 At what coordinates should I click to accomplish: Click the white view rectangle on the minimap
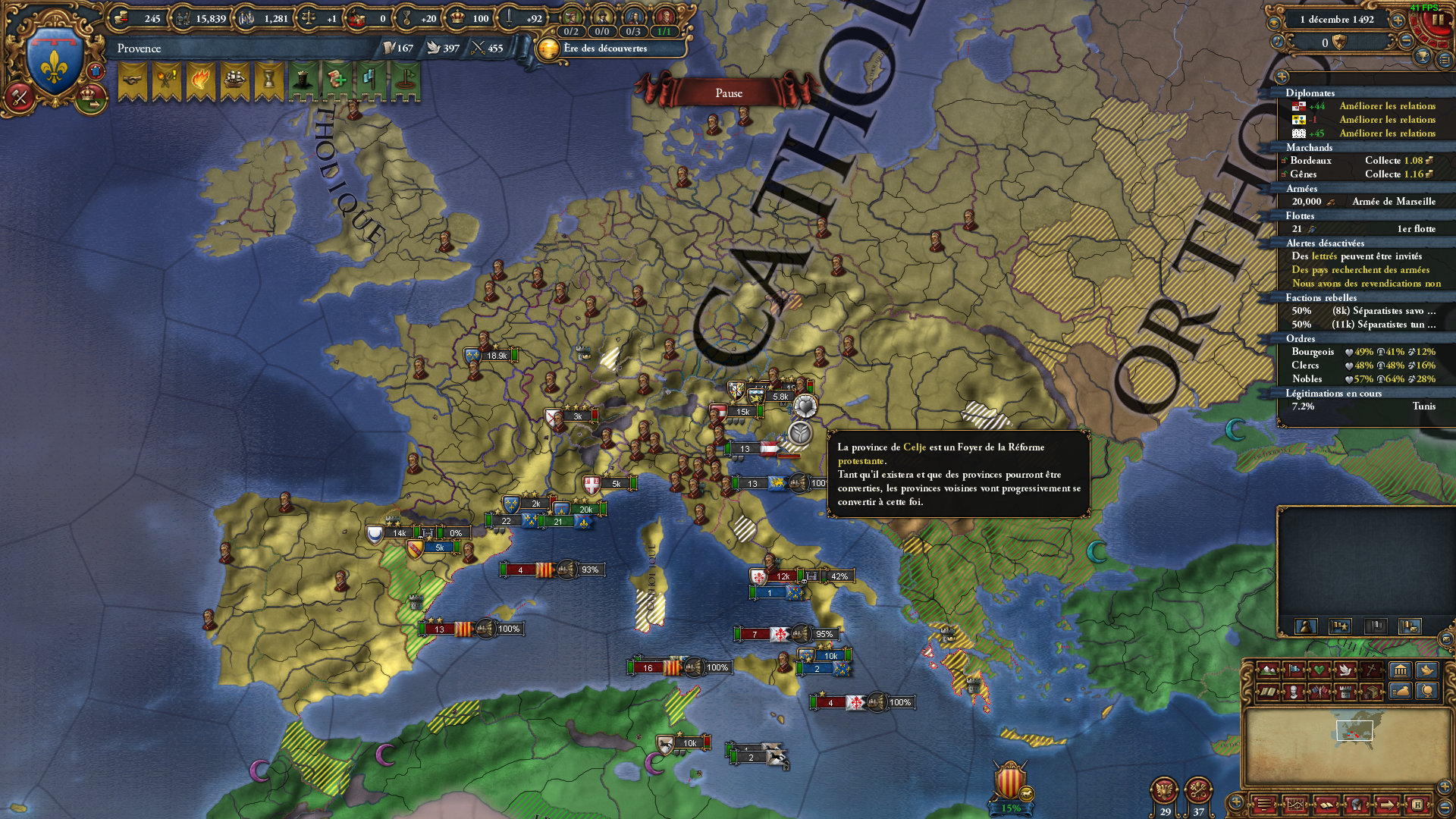point(1353,732)
